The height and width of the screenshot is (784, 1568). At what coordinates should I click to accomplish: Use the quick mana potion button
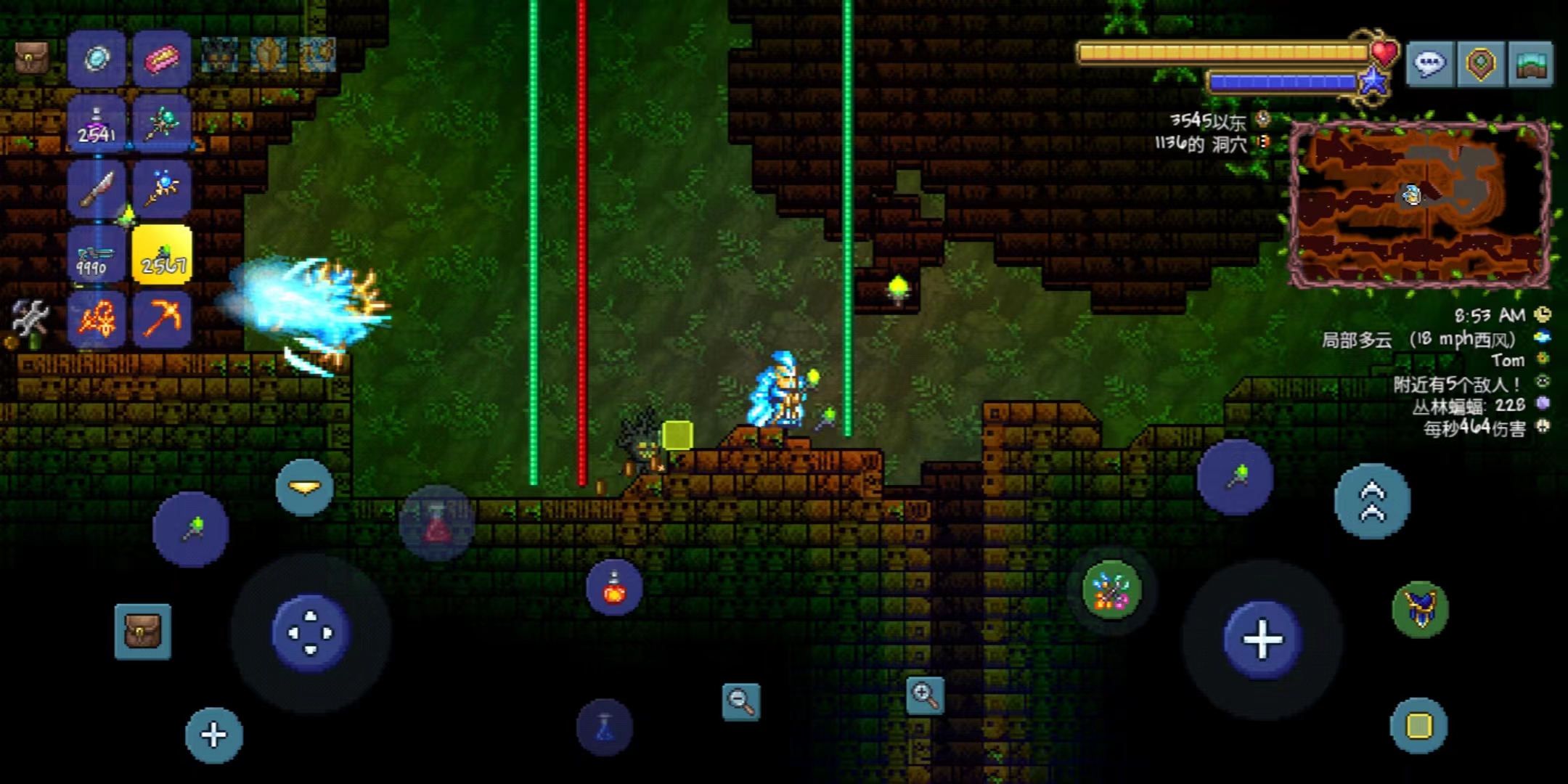pyautogui.click(x=605, y=727)
